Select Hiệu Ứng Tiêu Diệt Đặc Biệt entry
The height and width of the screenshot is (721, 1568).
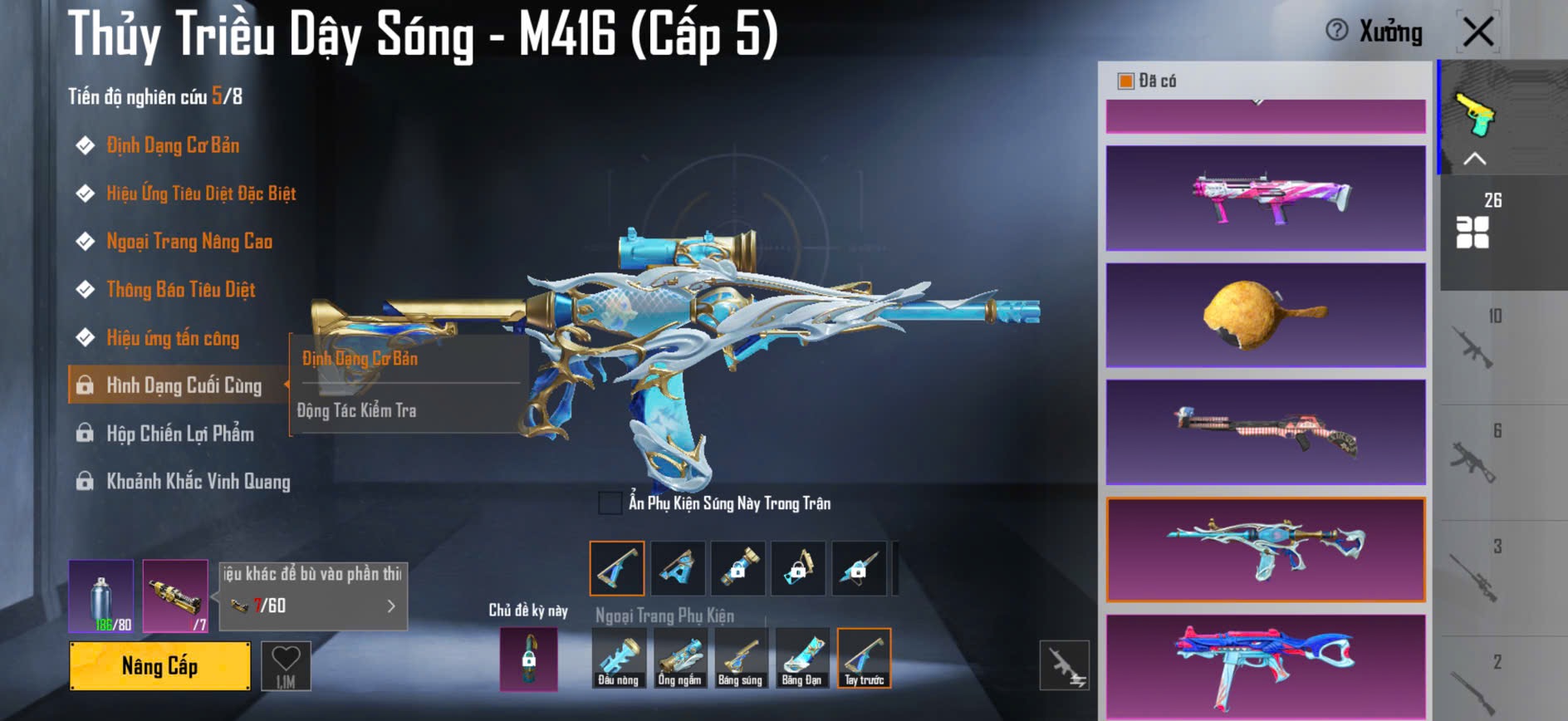coord(200,194)
